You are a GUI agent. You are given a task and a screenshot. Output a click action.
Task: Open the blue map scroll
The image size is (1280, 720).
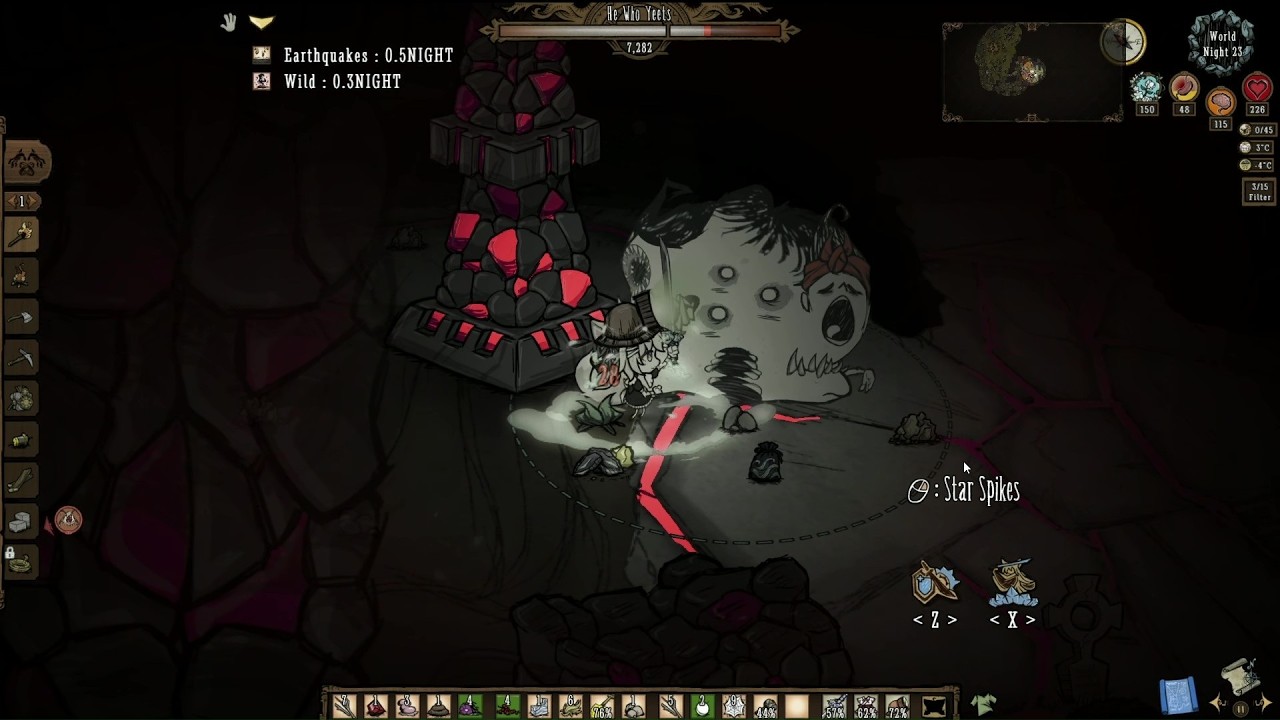pos(1179,696)
